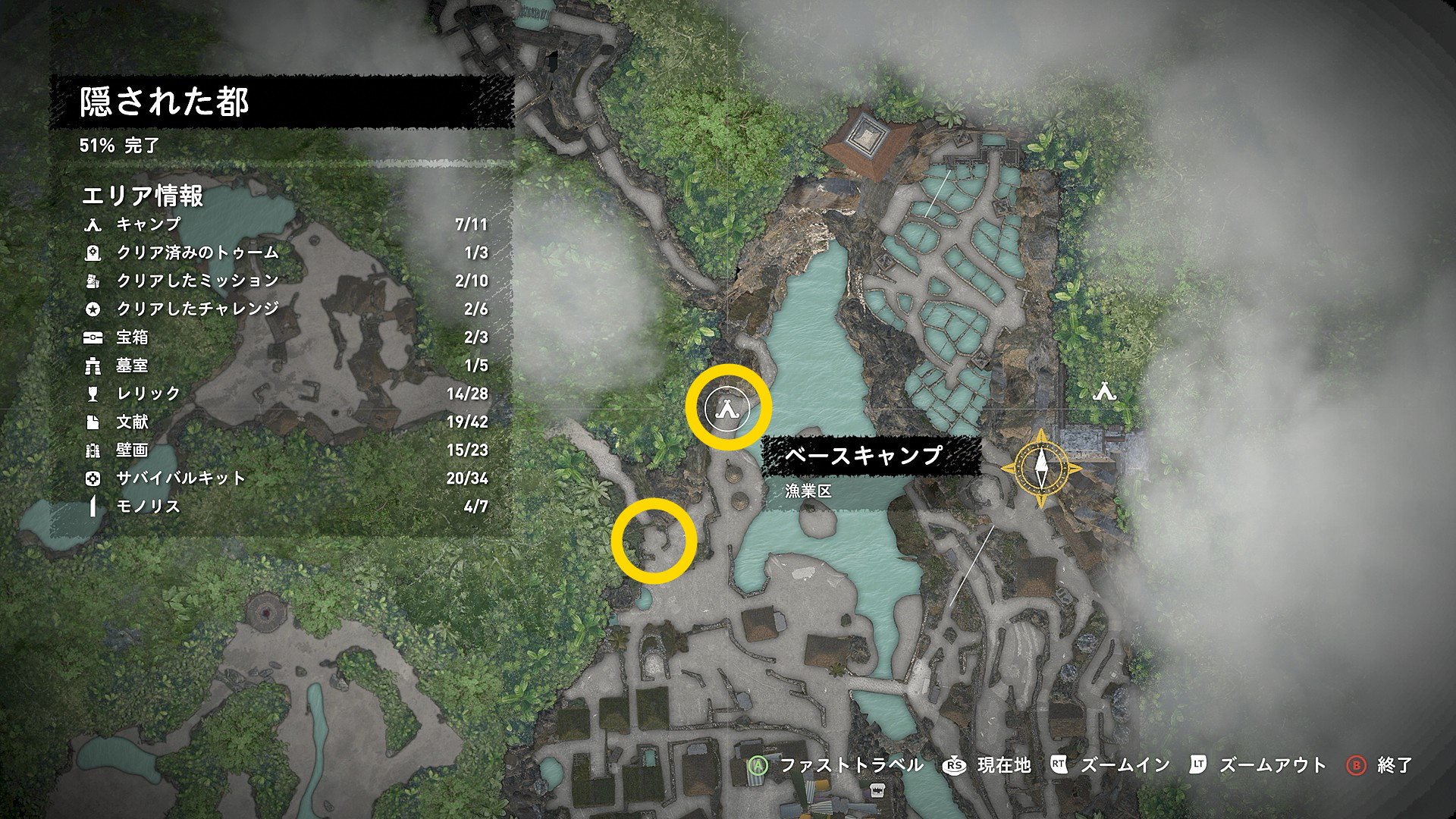Viewport: 1456px width, 819px height.
Task: Select the モノリス monolith entry
Action: [x=148, y=506]
